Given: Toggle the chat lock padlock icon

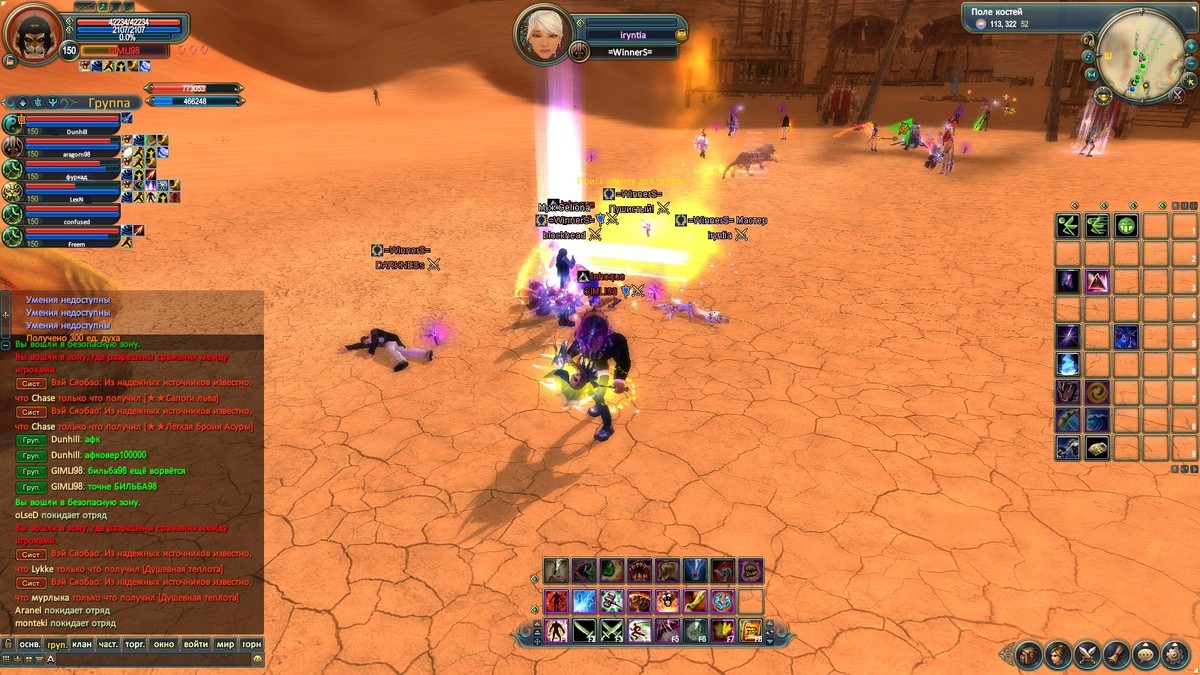Looking at the screenshot, I should (x=8, y=645).
